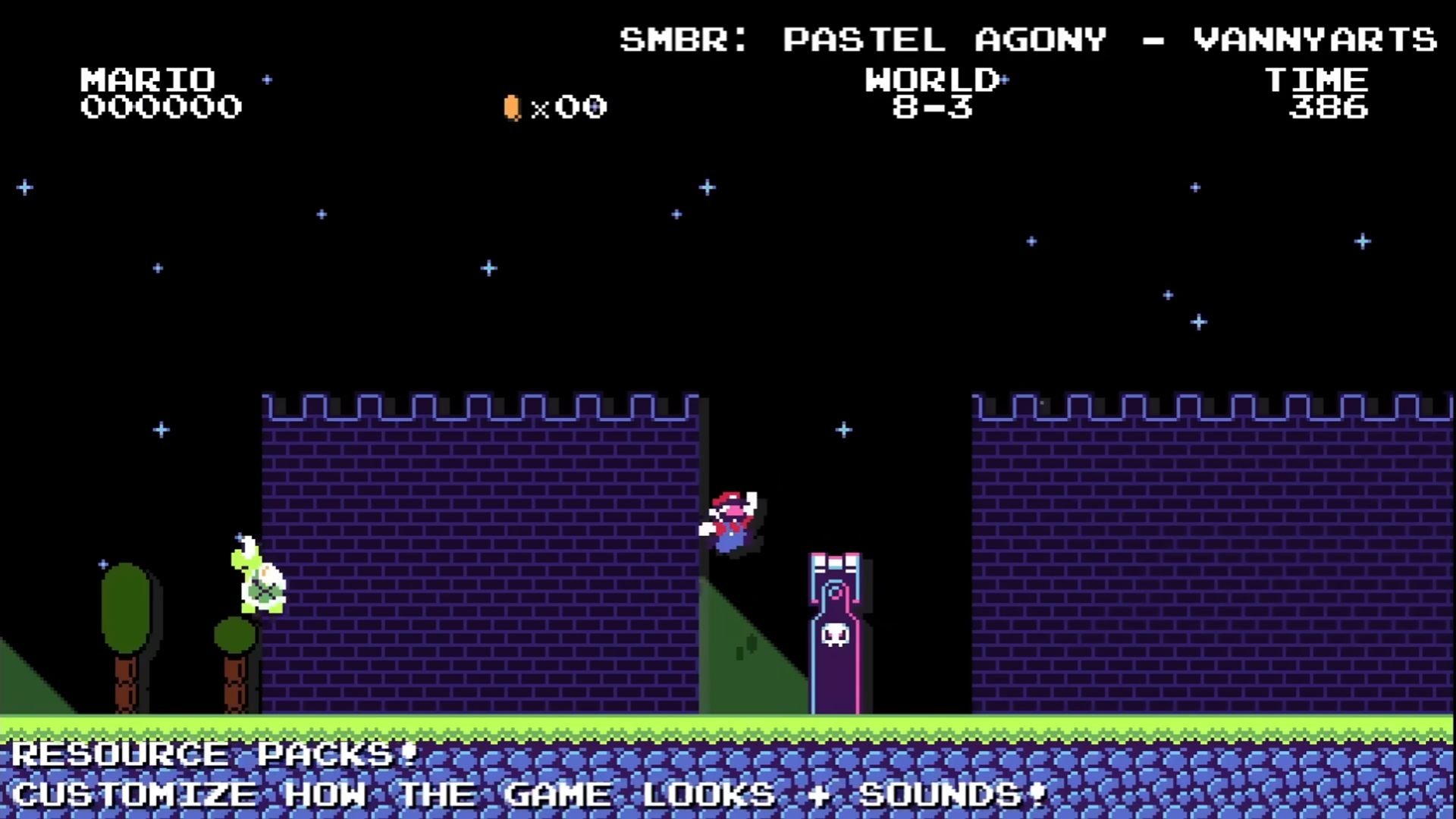Toggle the MARIO score display
1456x819 pixels.
149,78
